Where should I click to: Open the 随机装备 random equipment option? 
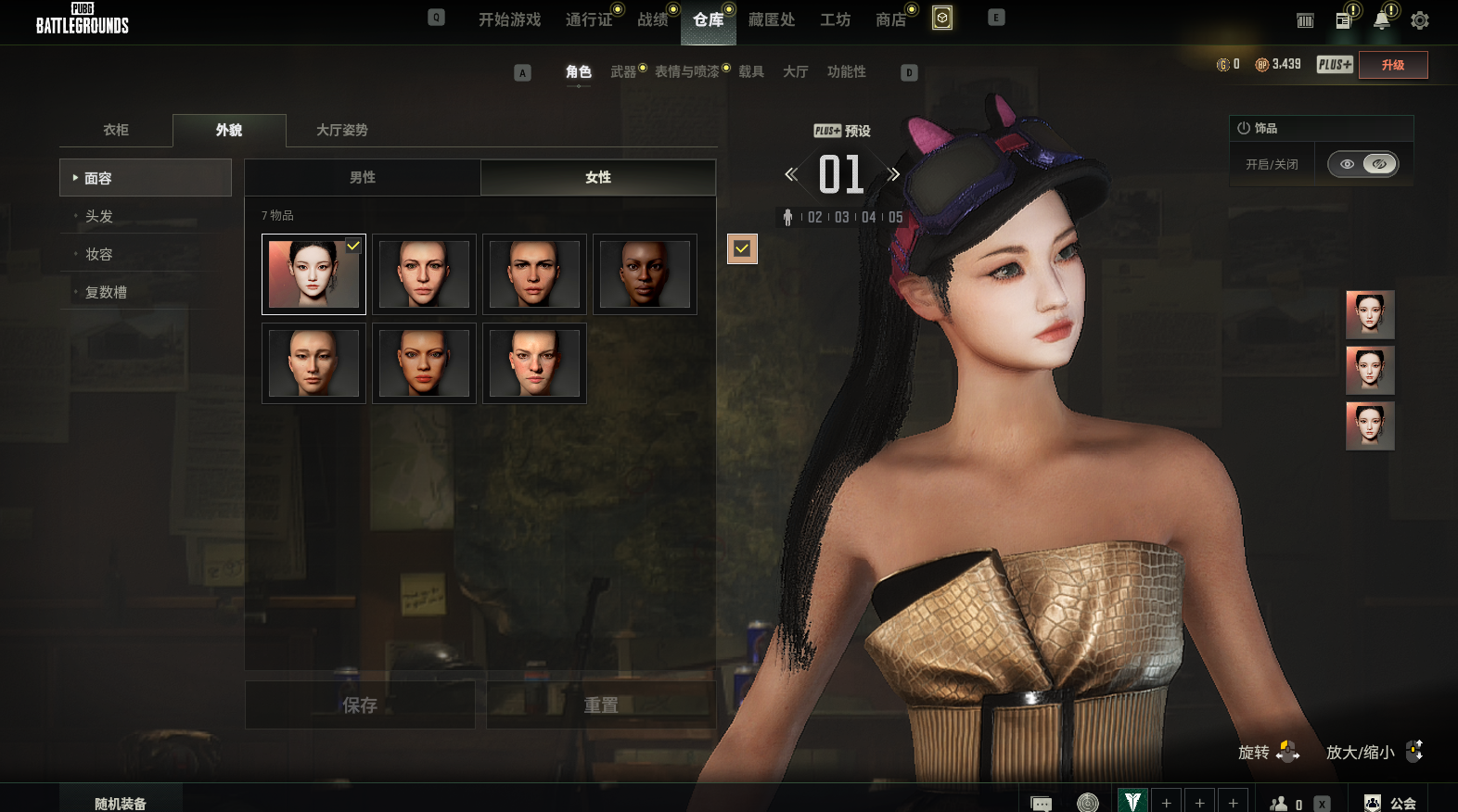click(121, 803)
